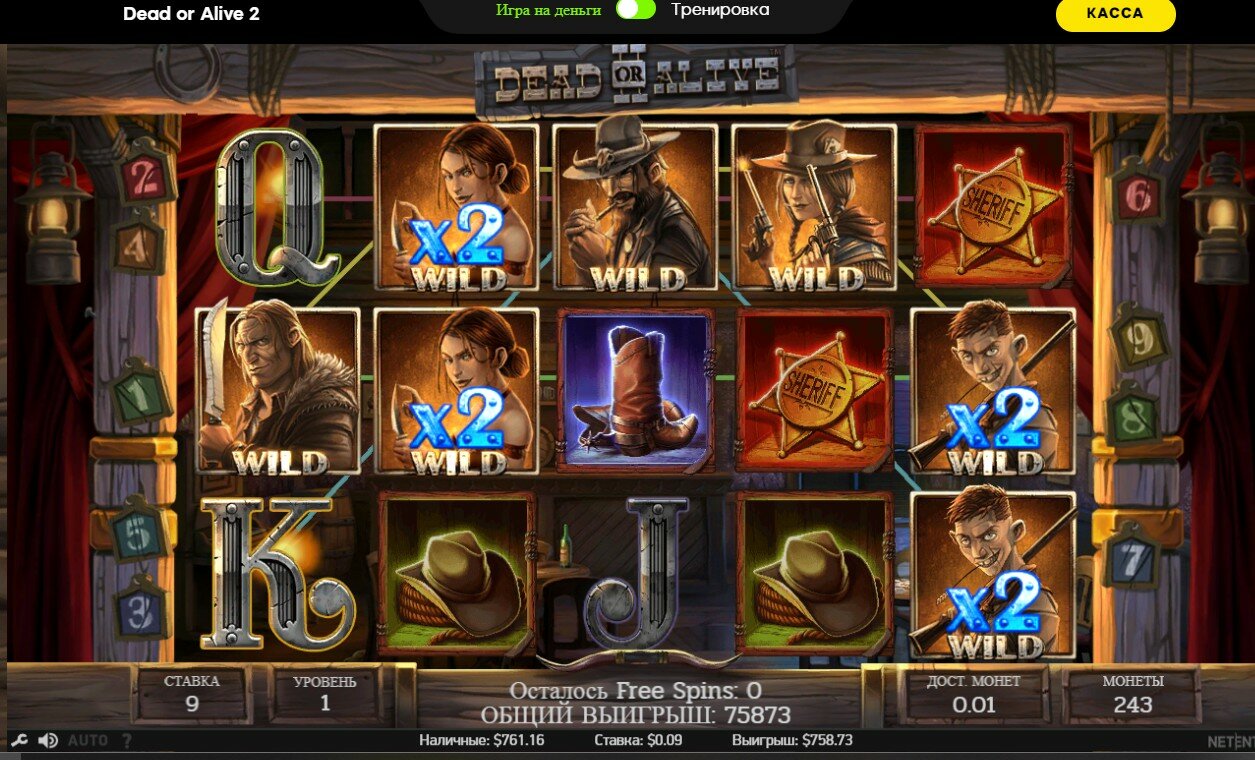
Task: Mute the sound with the speaker icon
Action: tap(47, 741)
